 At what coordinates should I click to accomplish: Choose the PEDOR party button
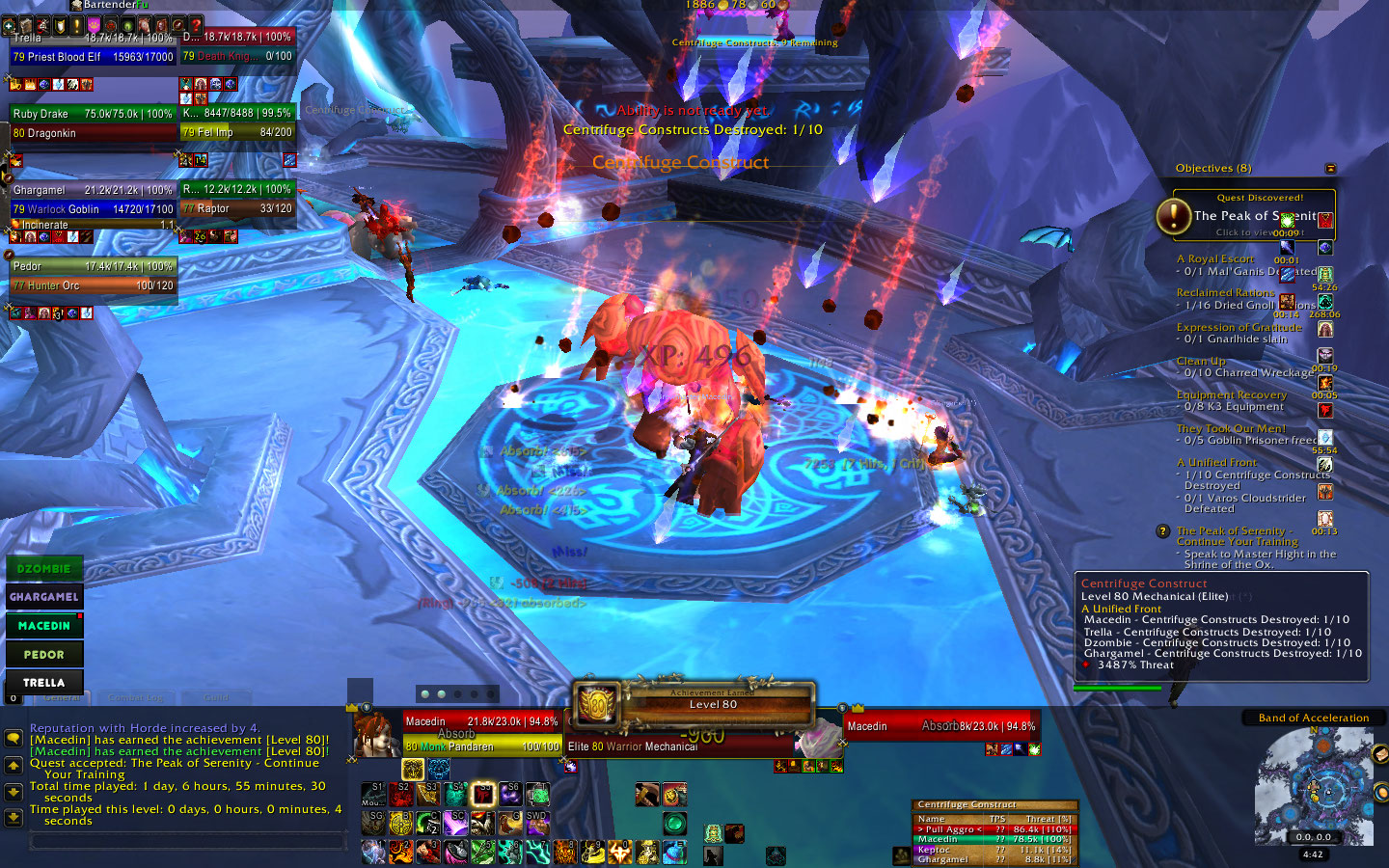[44, 654]
